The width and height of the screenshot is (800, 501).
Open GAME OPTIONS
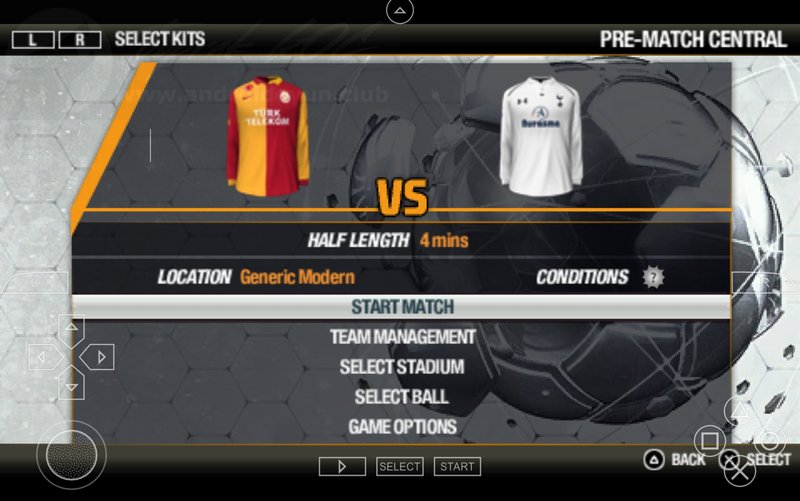[402, 427]
